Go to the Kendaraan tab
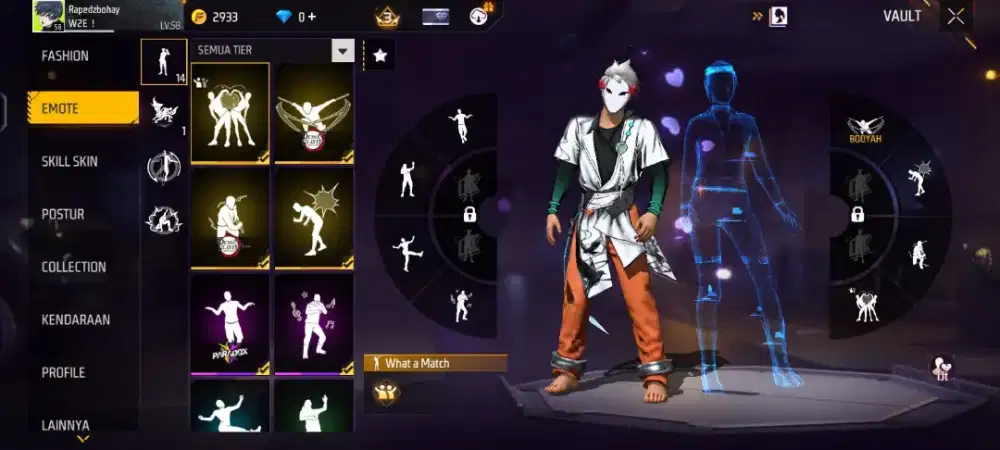The width and height of the screenshot is (1000, 450). (76, 320)
